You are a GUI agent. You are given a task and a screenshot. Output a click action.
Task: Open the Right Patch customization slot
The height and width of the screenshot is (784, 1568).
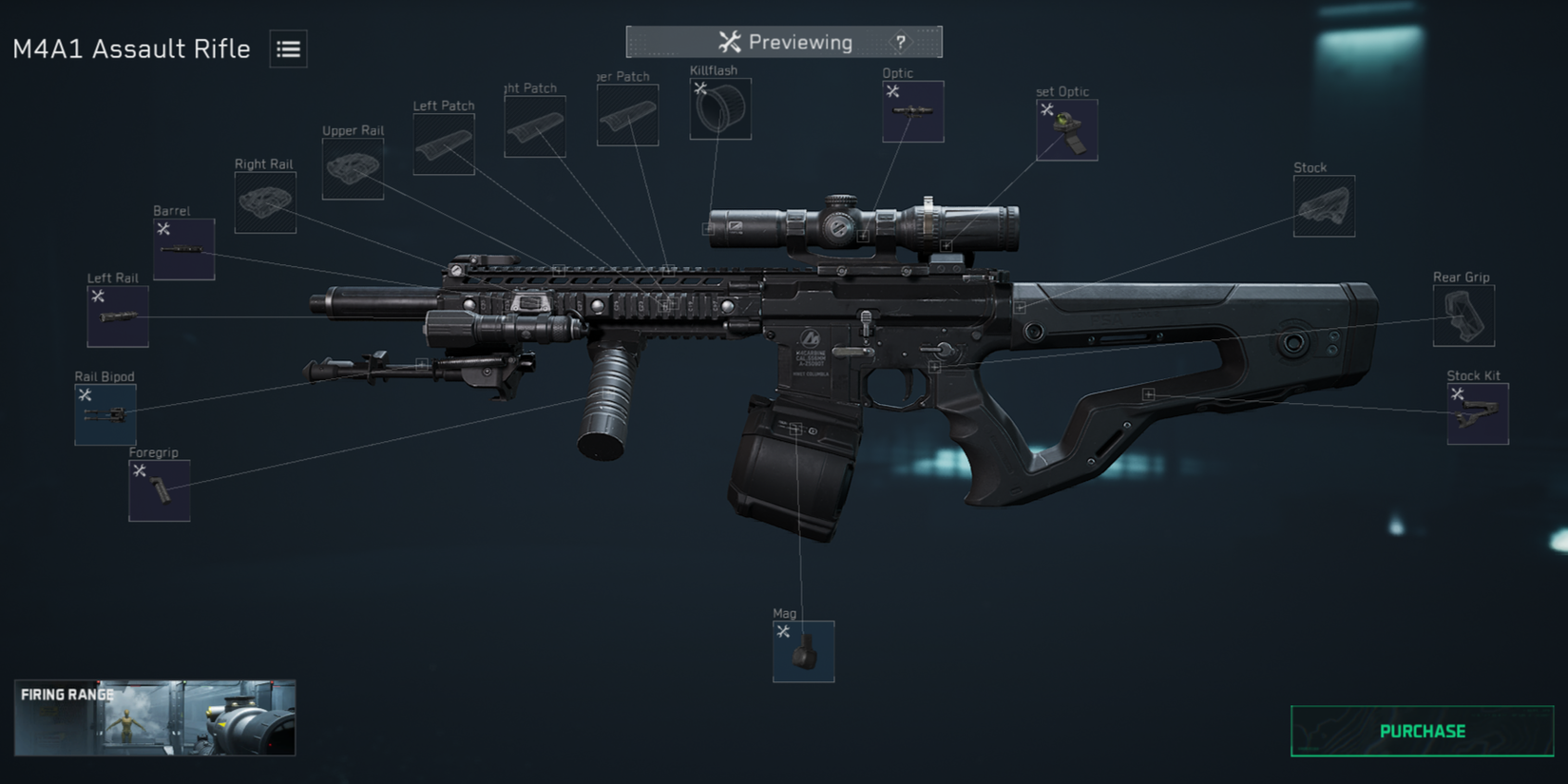point(535,124)
